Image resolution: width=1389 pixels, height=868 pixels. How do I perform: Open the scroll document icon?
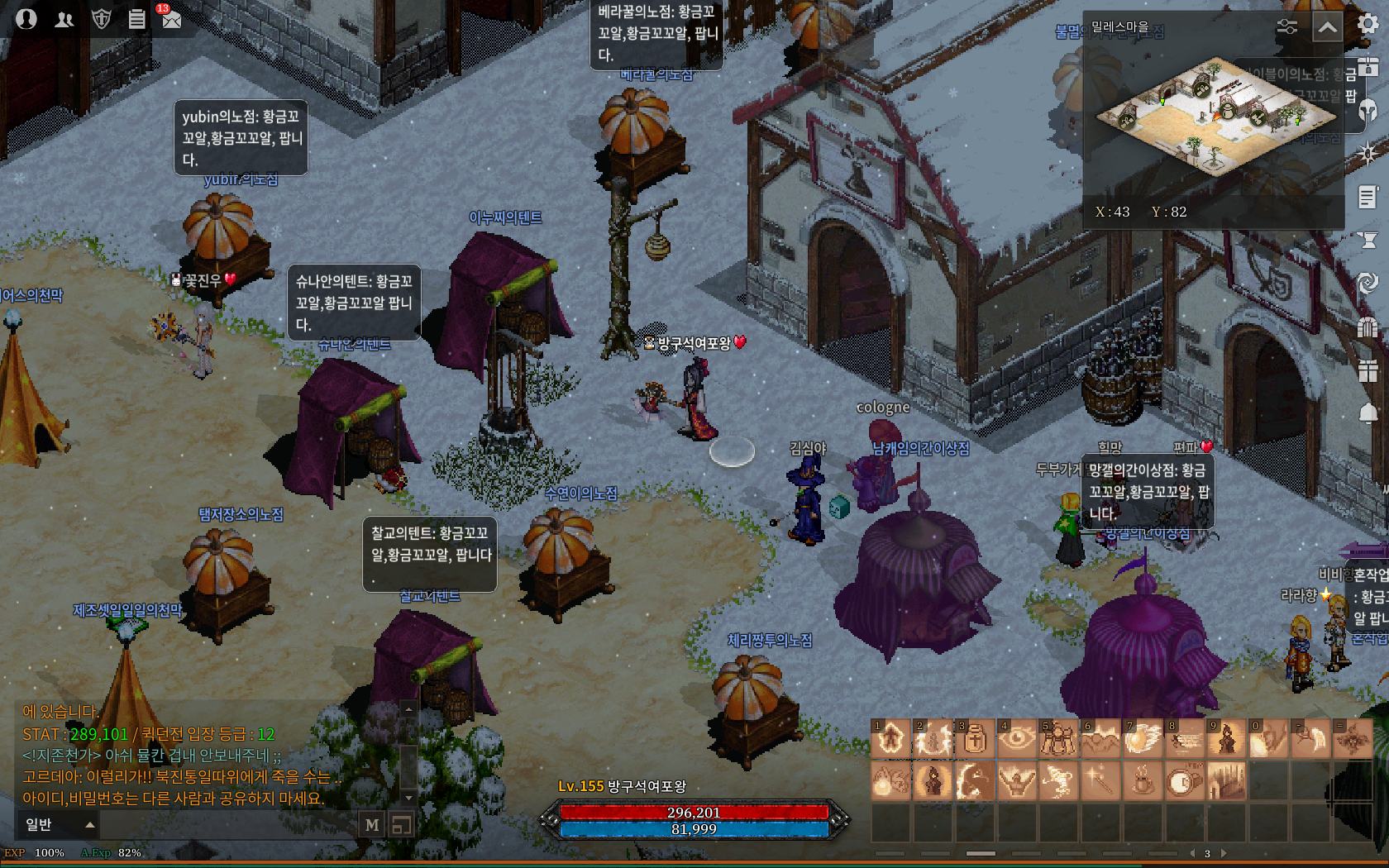coord(1368,197)
